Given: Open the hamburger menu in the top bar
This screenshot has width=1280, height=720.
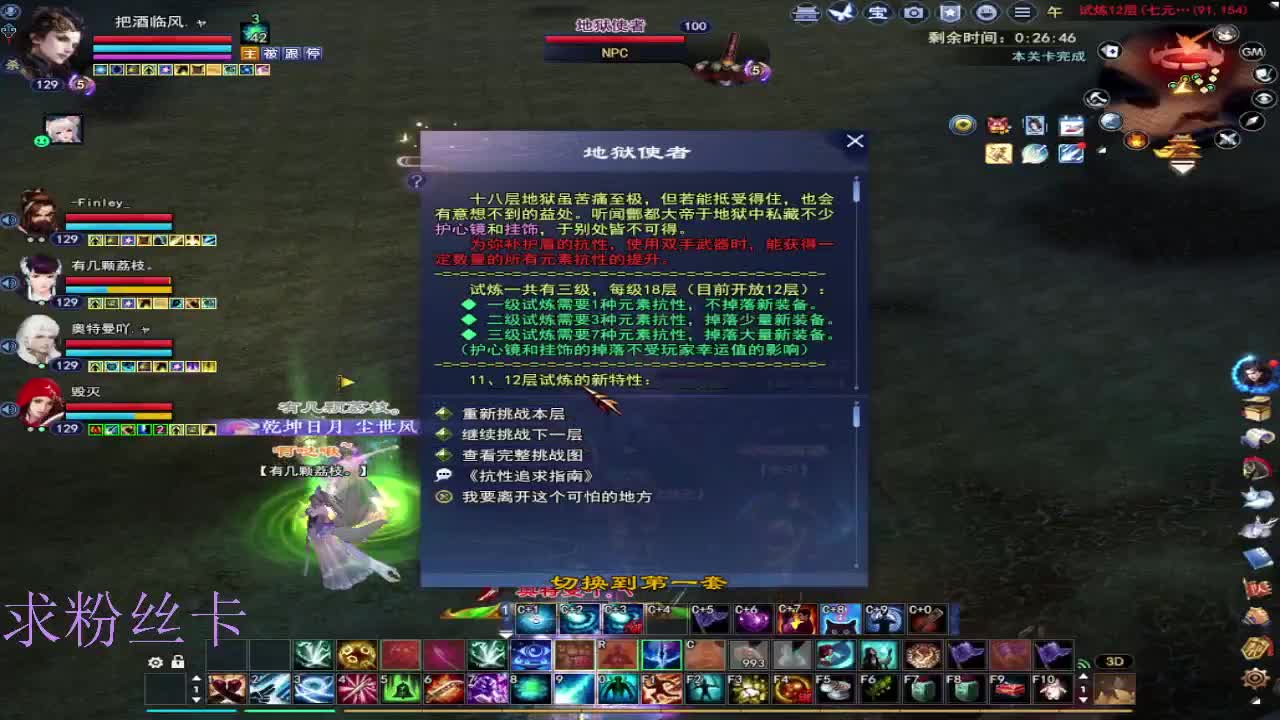Looking at the screenshot, I should (1021, 13).
